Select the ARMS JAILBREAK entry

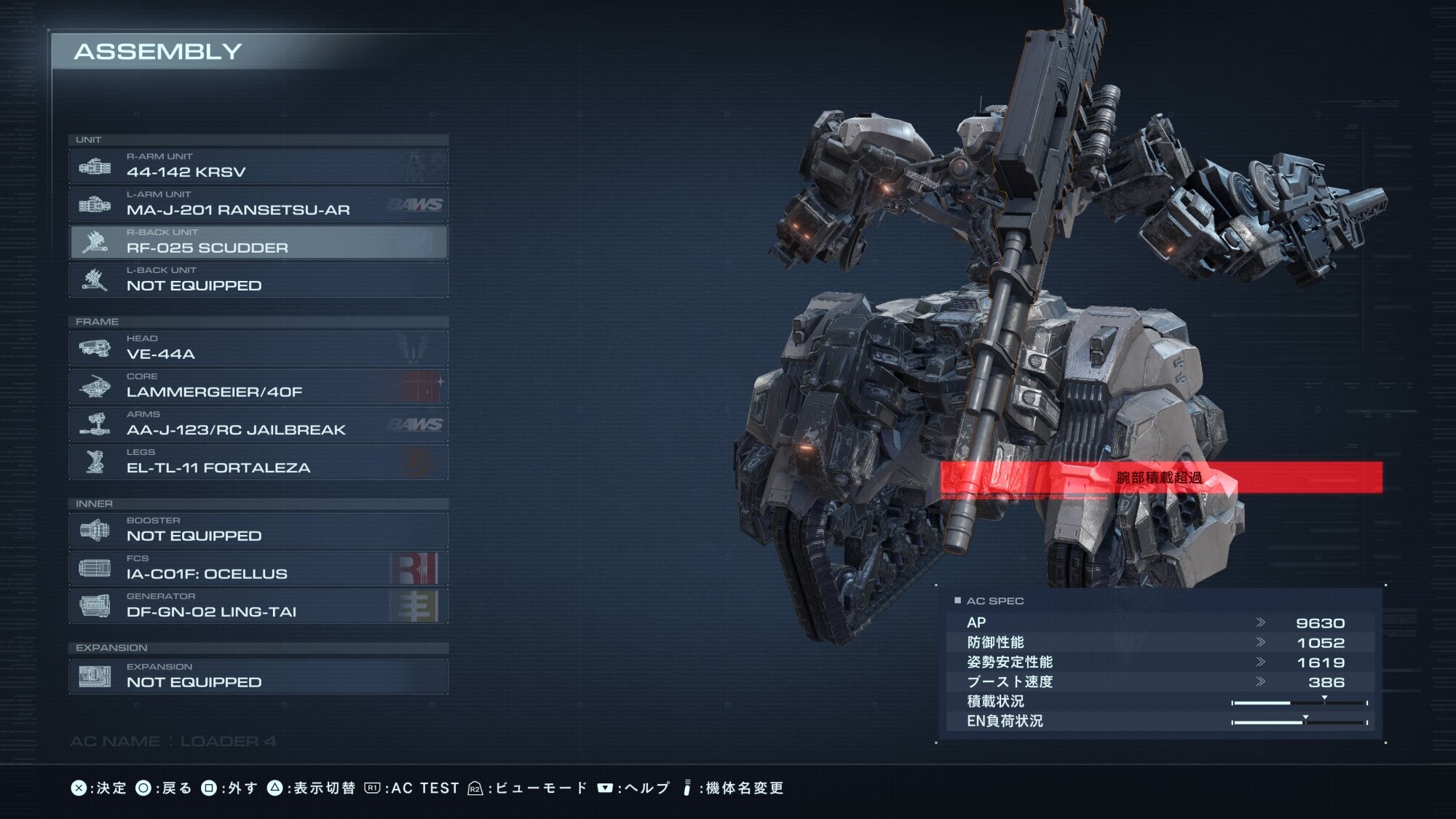[258, 424]
